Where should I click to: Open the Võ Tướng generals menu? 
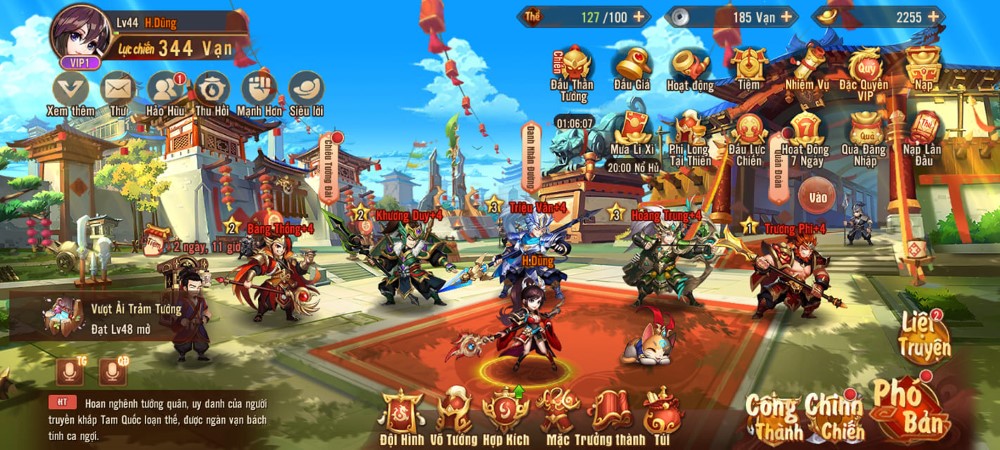click(454, 413)
